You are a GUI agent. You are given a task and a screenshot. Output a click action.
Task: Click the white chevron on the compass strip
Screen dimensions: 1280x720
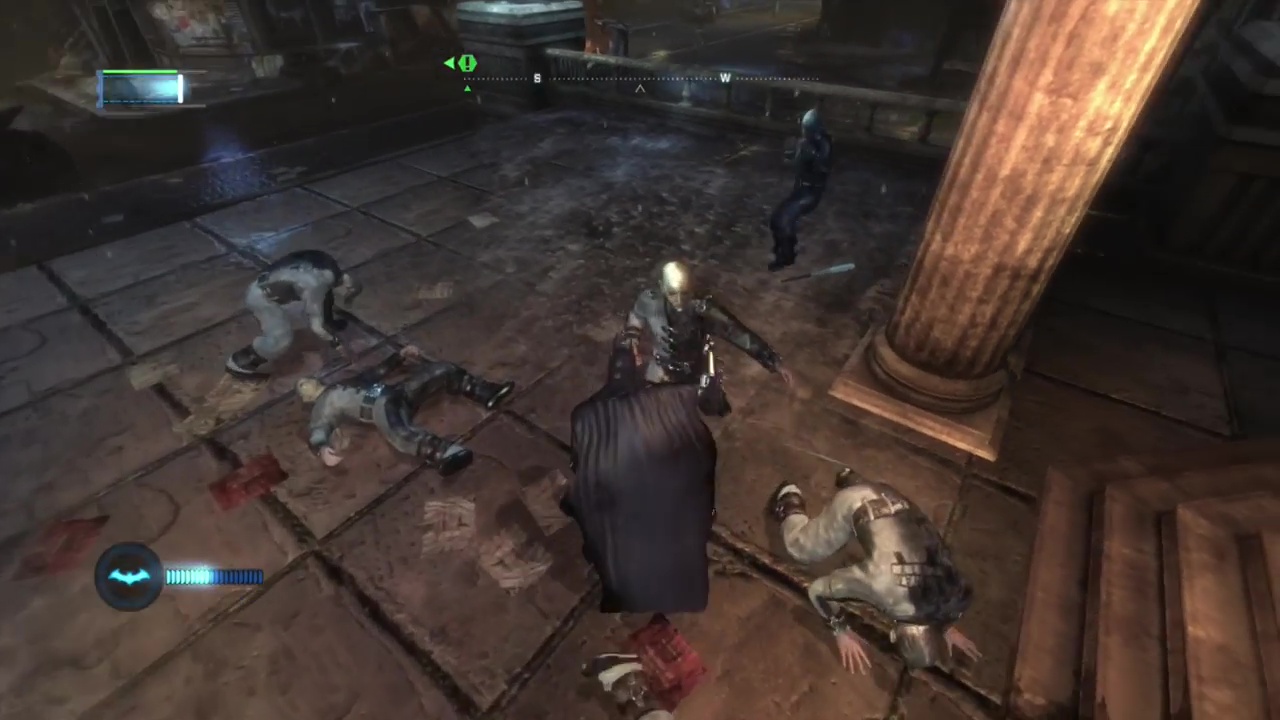[x=639, y=90]
